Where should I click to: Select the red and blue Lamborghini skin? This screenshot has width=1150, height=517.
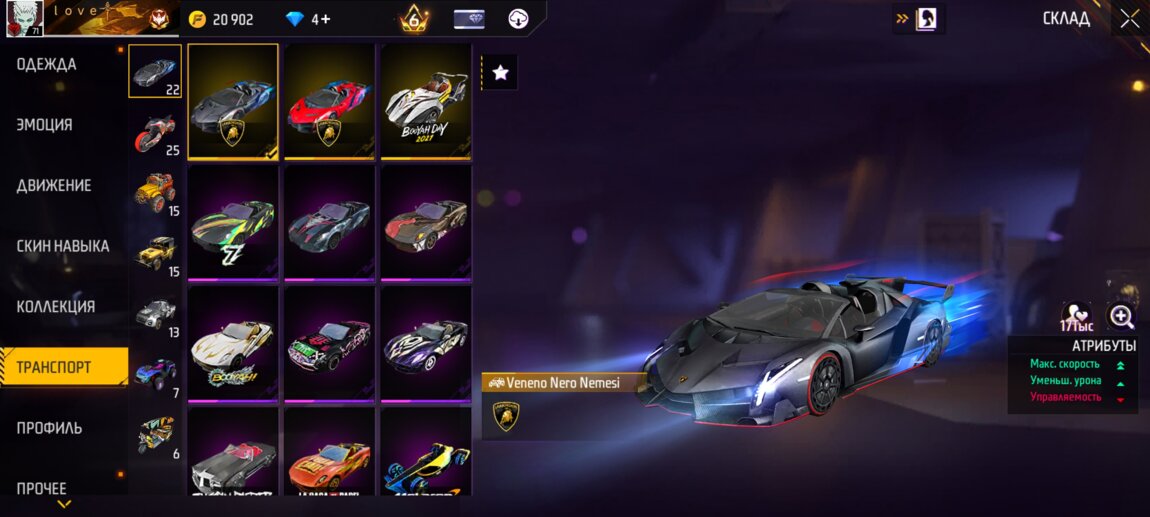click(329, 101)
